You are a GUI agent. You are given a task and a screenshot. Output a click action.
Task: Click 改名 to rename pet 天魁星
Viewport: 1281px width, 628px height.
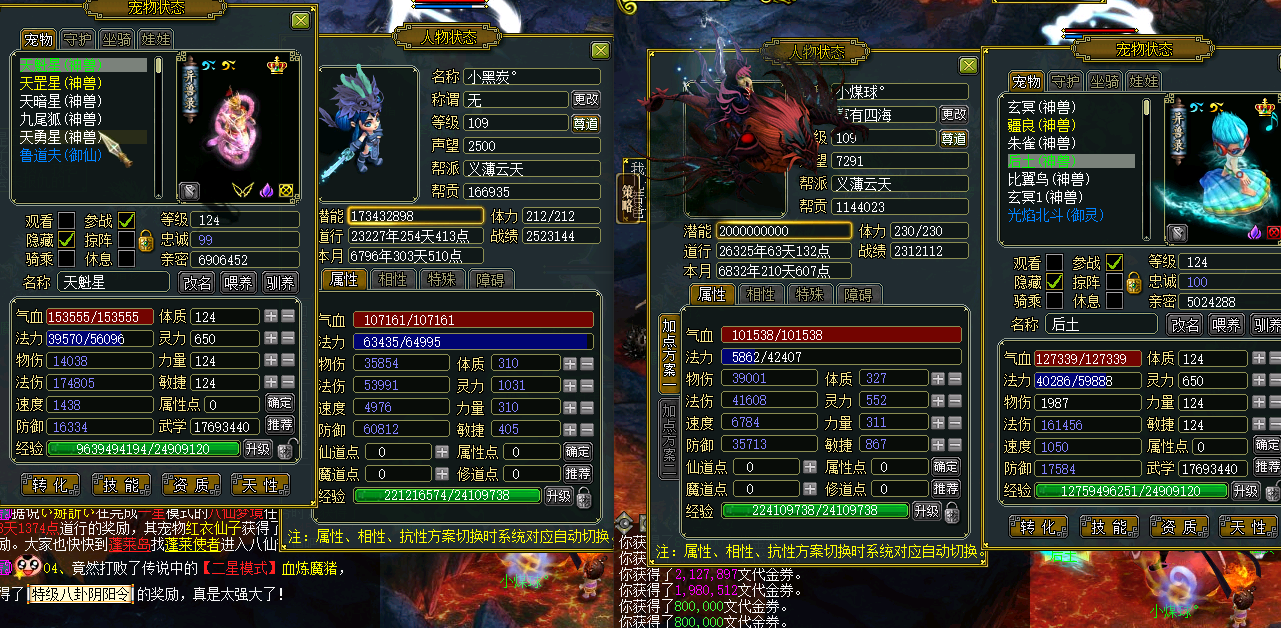(196, 283)
